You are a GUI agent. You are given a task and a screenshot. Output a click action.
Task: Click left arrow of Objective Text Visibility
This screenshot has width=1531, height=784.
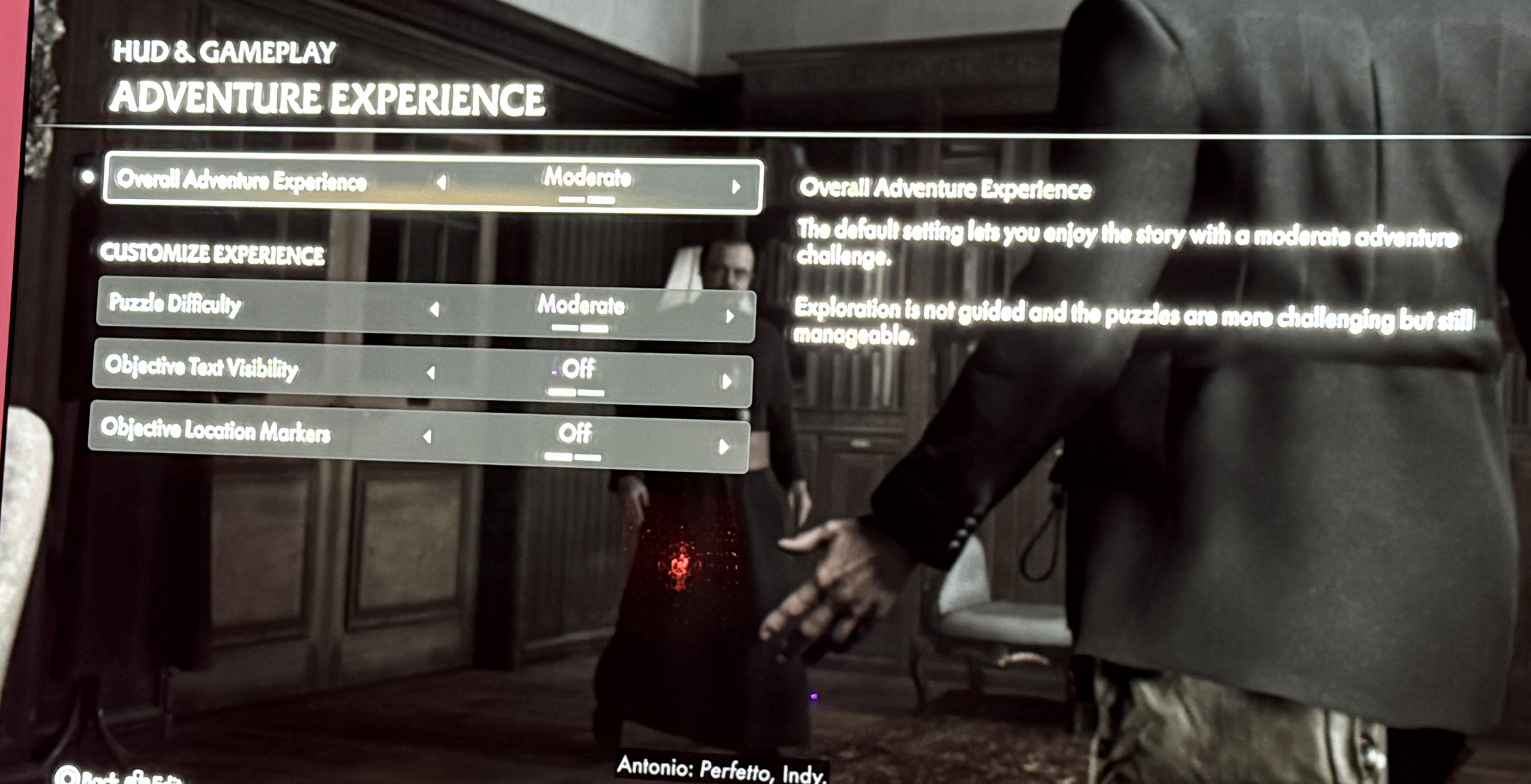point(431,373)
